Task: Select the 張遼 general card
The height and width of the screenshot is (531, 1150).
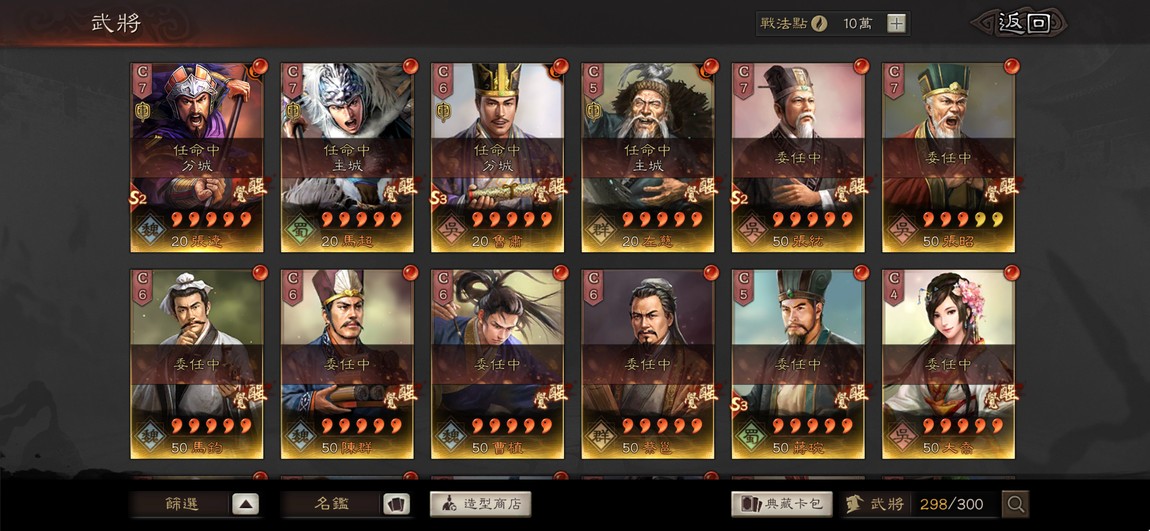Action: (x=197, y=157)
